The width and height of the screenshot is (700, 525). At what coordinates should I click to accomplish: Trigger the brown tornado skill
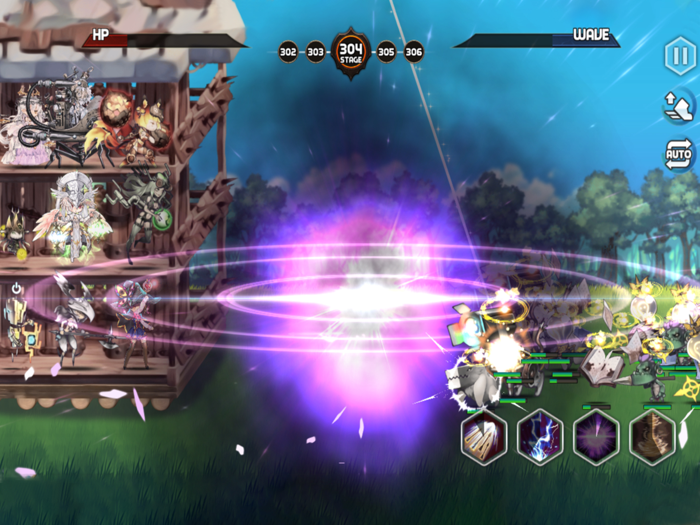coord(652,437)
